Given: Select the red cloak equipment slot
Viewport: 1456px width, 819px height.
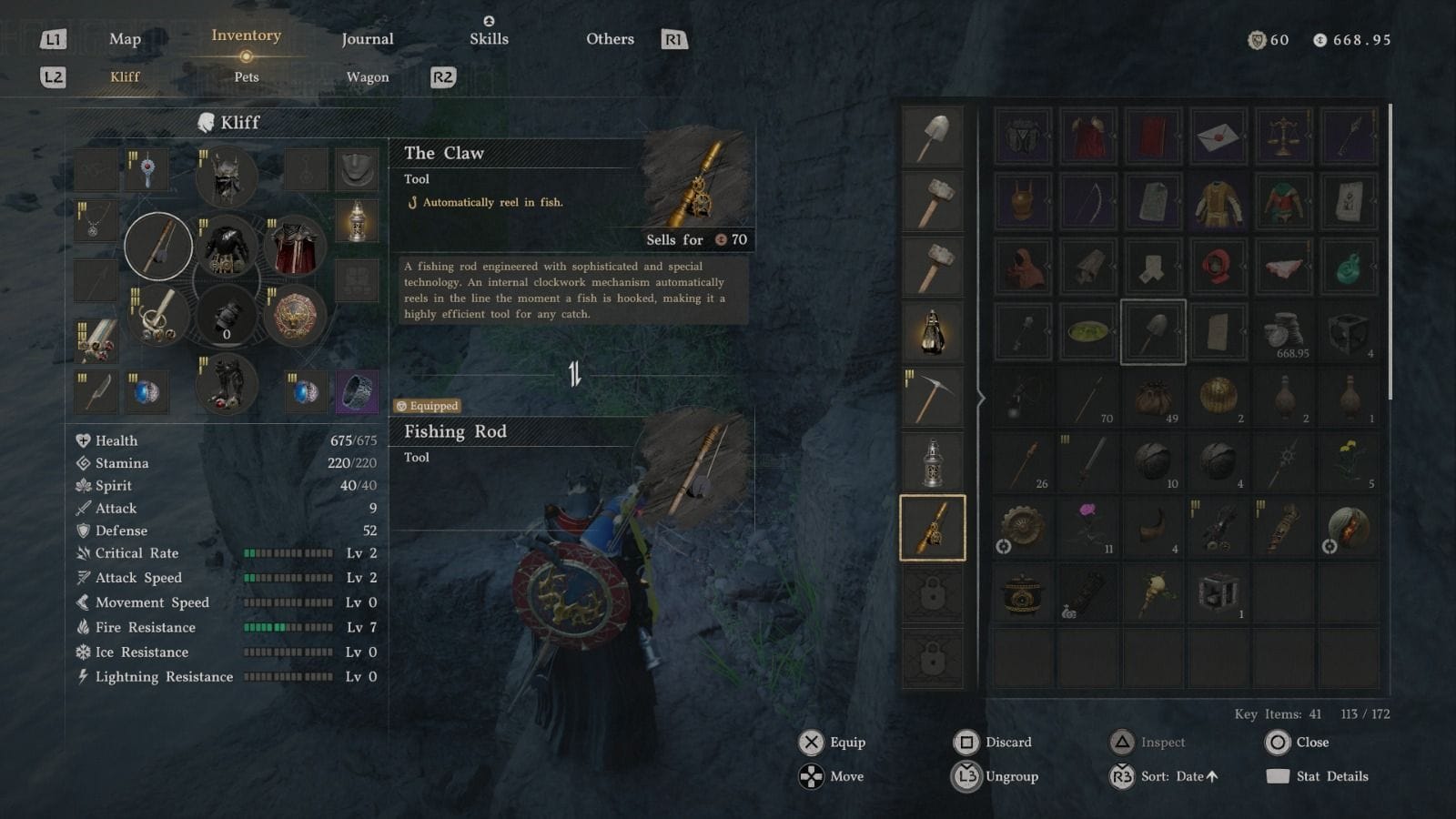Looking at the screenshot, I should click(x=295, y=246).
